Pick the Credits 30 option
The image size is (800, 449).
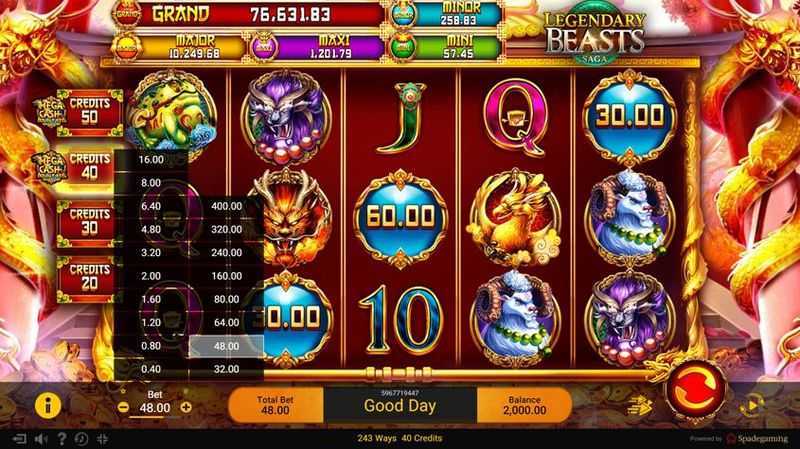pyautogui.click(x=89, y=220)
